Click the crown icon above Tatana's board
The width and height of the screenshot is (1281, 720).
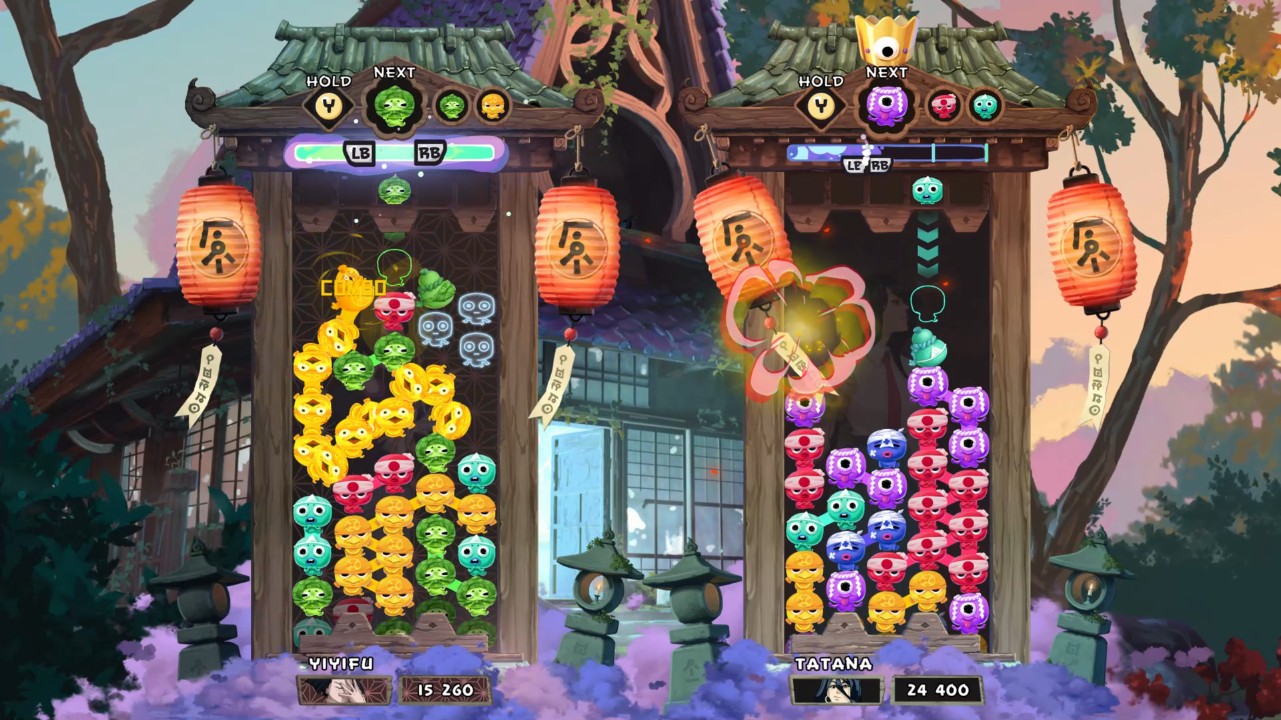888,41
